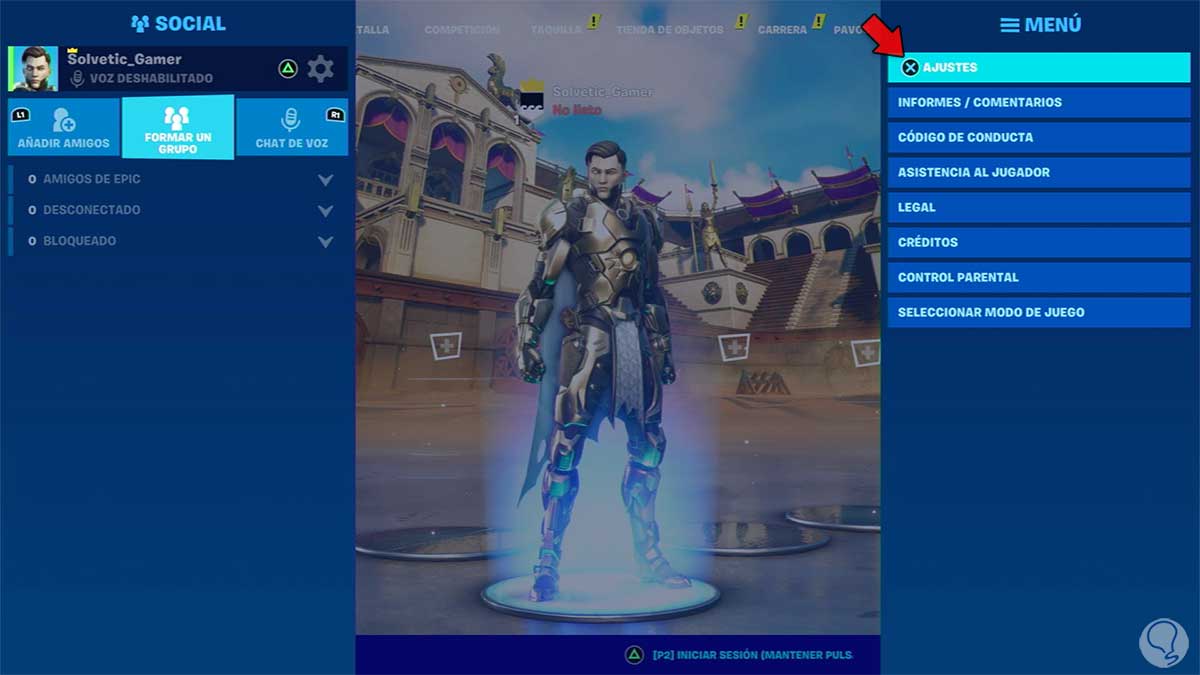
Task: Open the Ajustes menu entry
Action: coord(1038,67)
